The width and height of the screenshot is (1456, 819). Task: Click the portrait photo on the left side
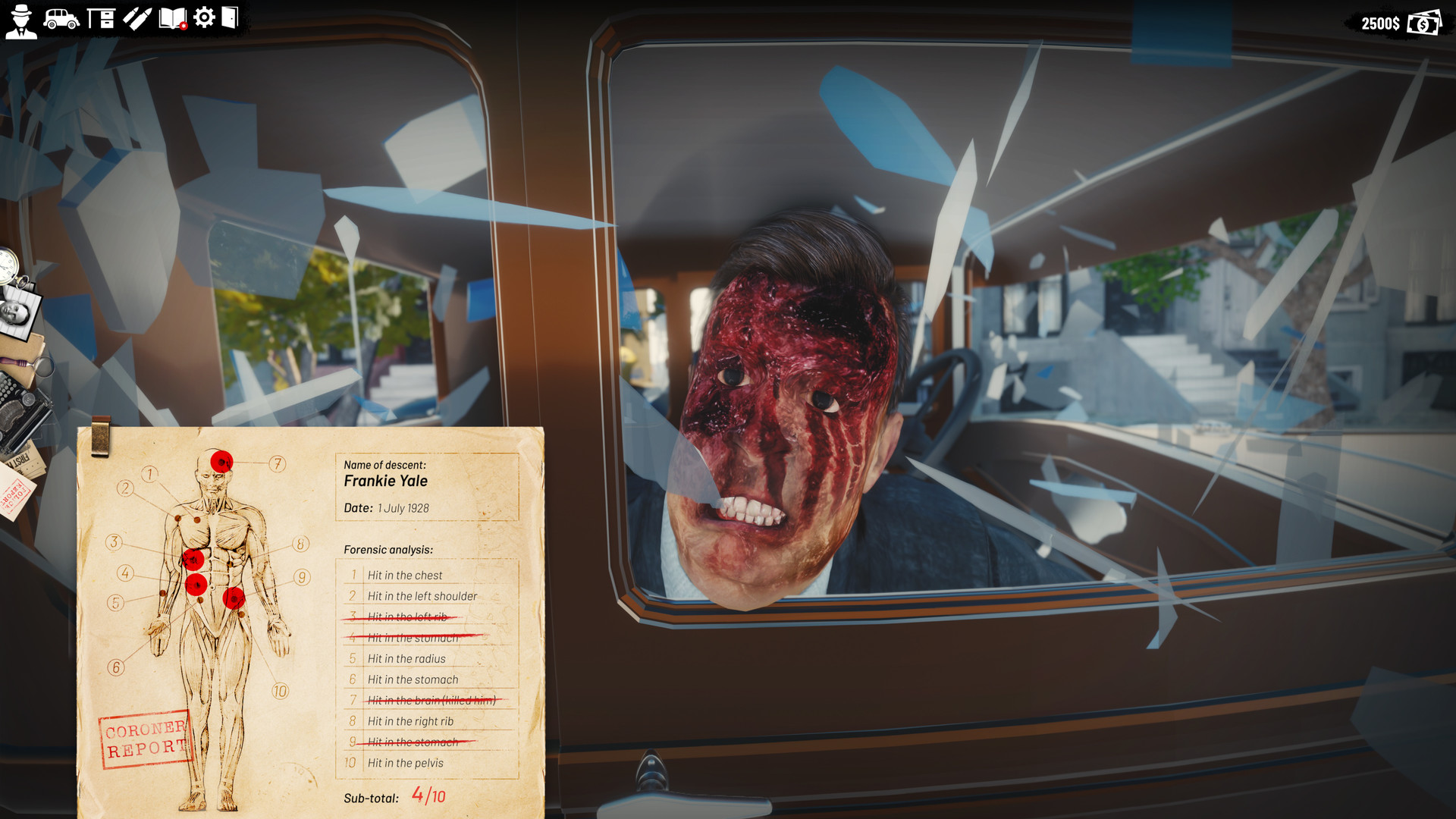coord(14,313)
